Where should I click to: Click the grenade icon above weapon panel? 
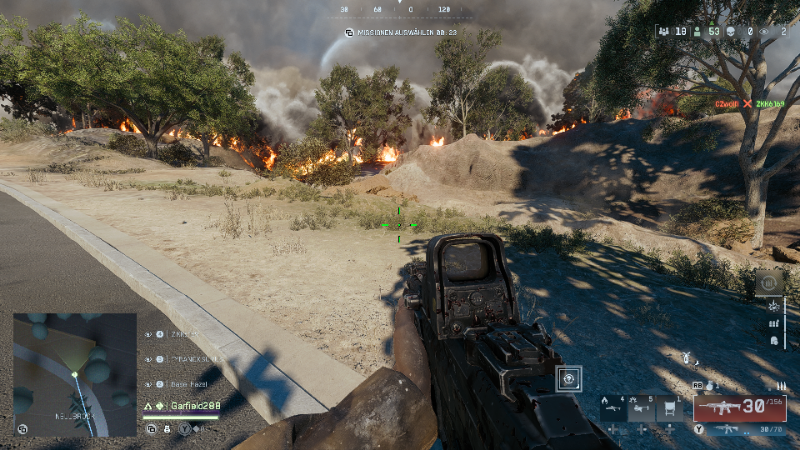[710, 384]
